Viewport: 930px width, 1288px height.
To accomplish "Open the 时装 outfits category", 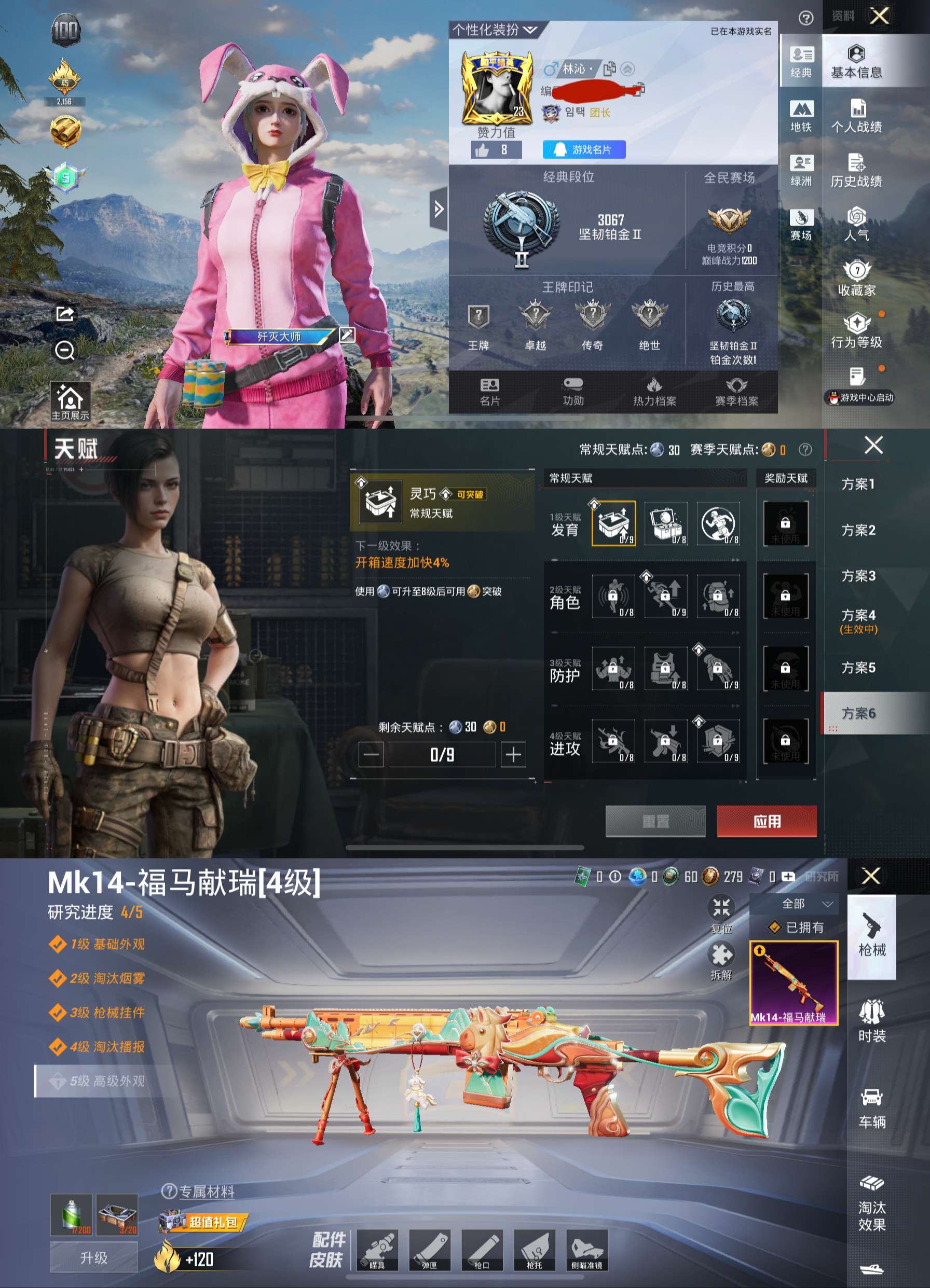I will (871, 1021).
